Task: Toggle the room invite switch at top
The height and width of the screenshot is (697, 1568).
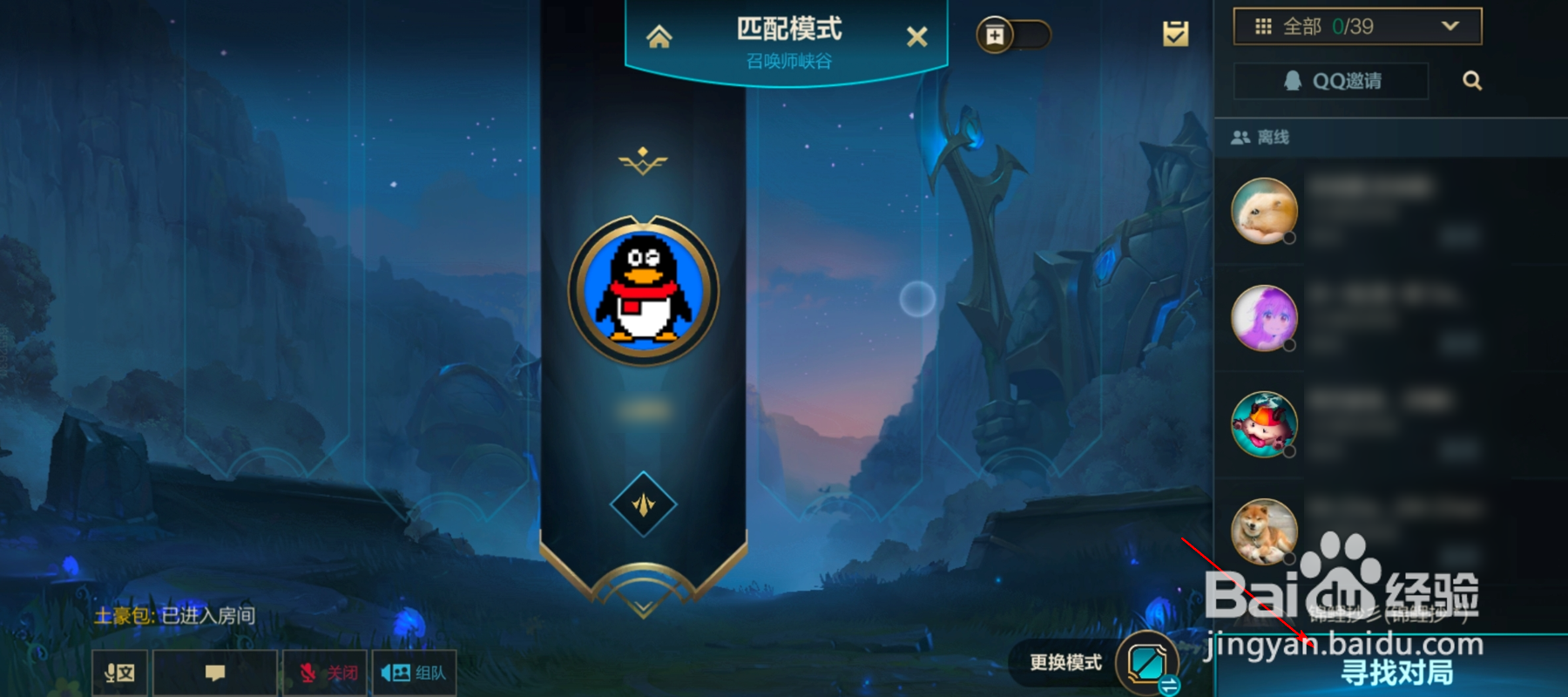Action: click(x=1015, y=35)
